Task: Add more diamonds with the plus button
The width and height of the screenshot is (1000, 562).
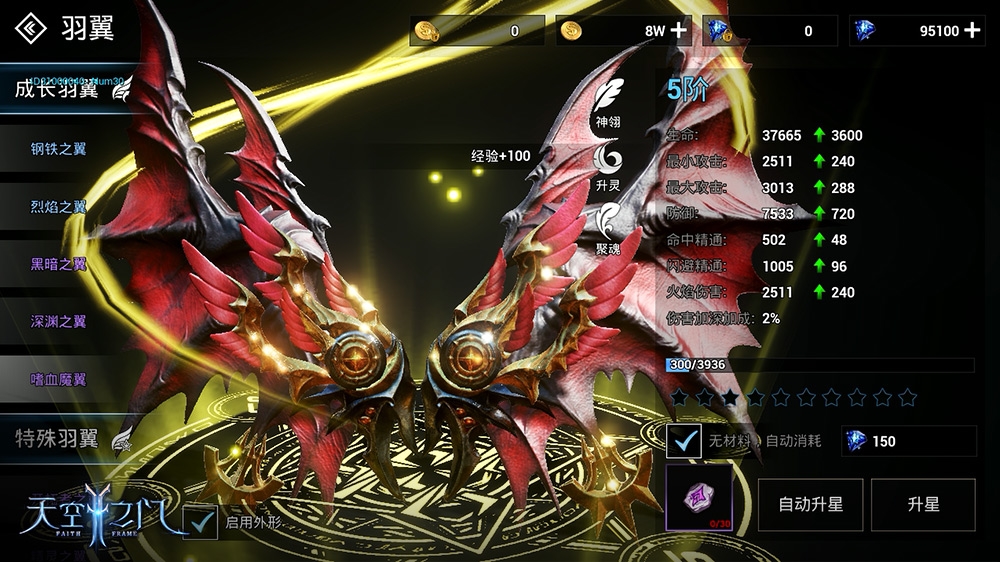Action: tap(972, 30)
